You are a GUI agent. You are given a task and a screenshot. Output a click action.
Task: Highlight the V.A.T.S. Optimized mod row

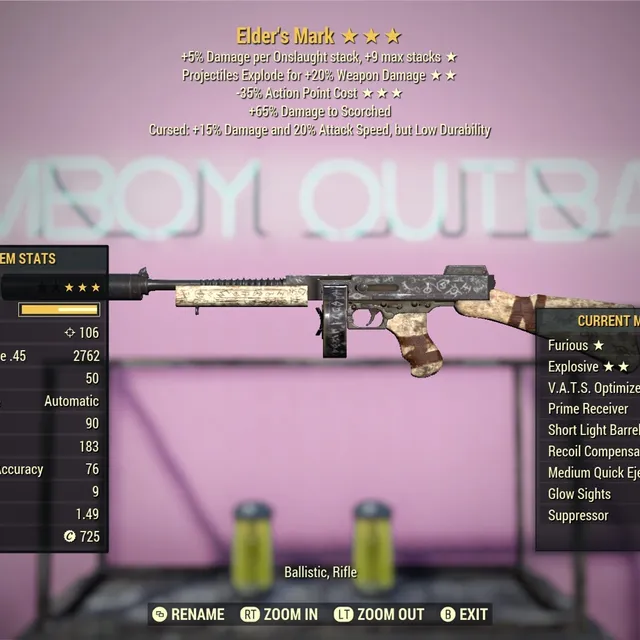[x=594, y=387]
